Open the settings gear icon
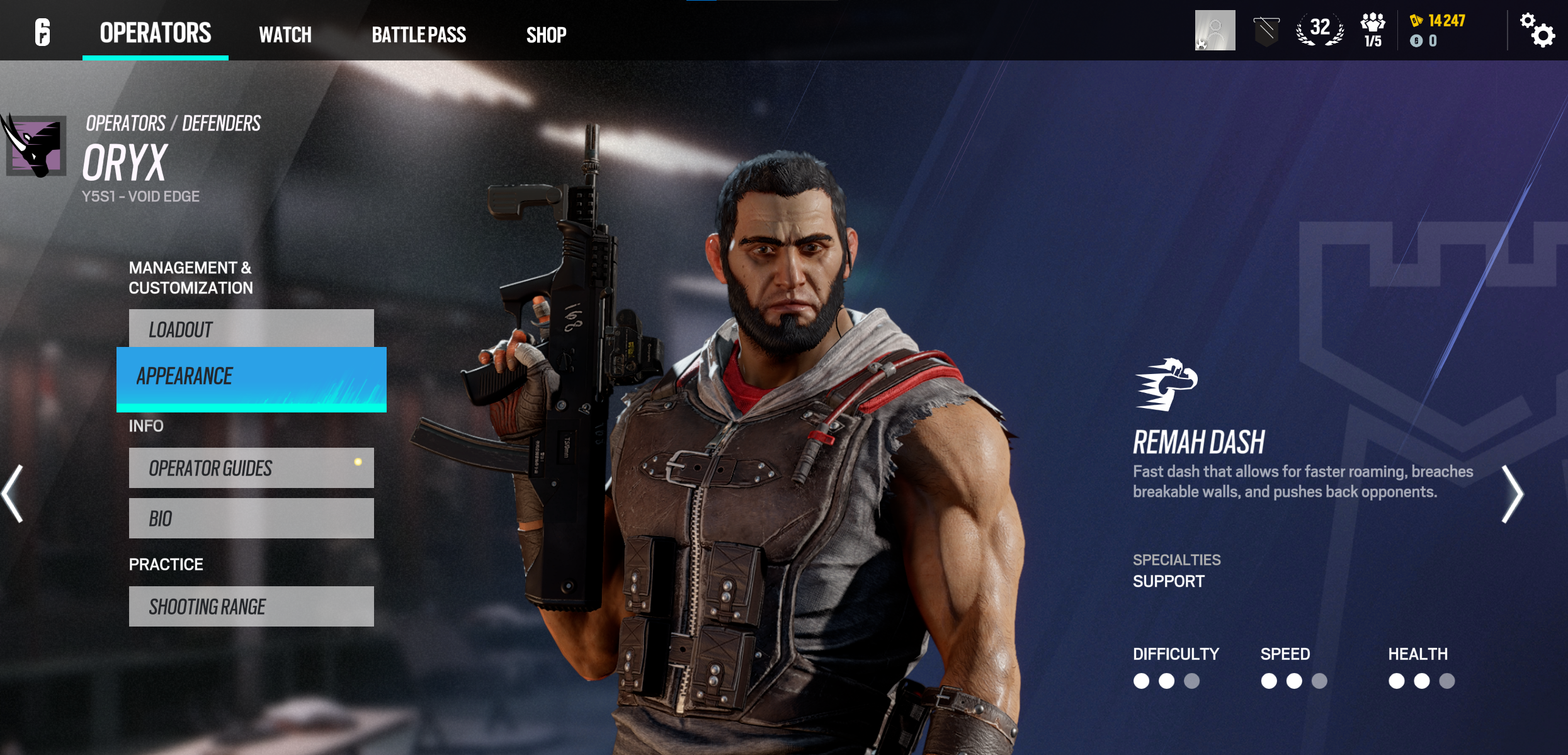Image resolution: width=1568 pixels, height=755 pixels. (1537, 30)
